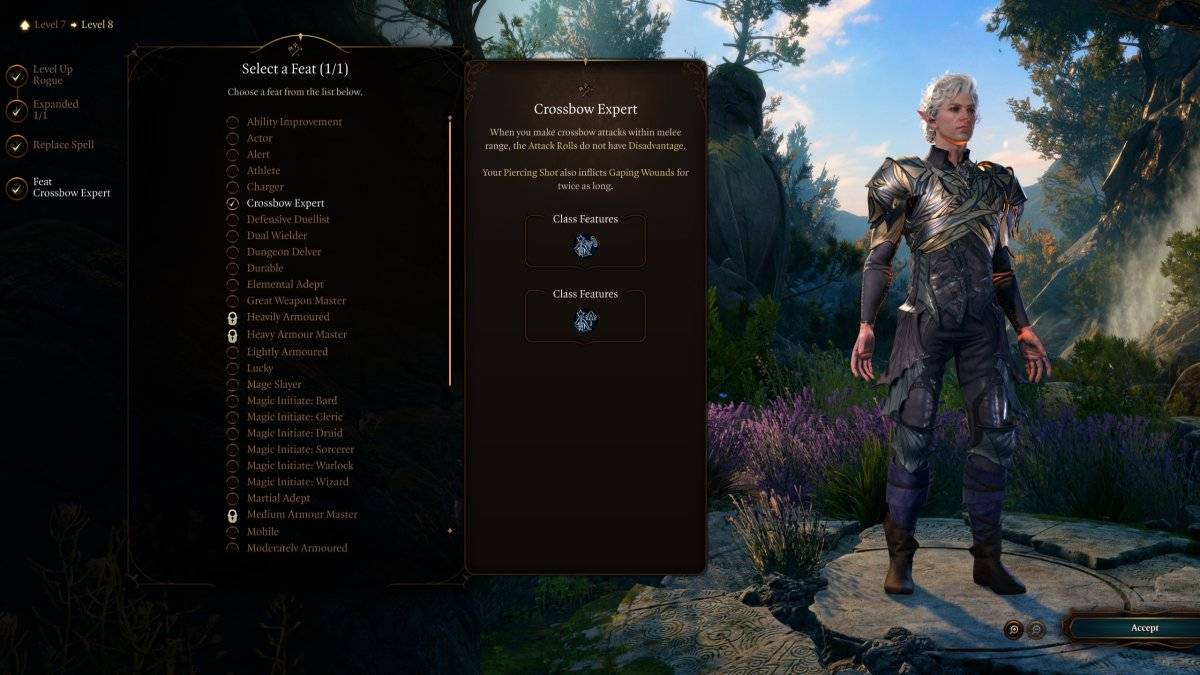Viewport: 1200px width, 675px height.
Task: Select the Martial Adept feat
Action: tap(278, 498)
